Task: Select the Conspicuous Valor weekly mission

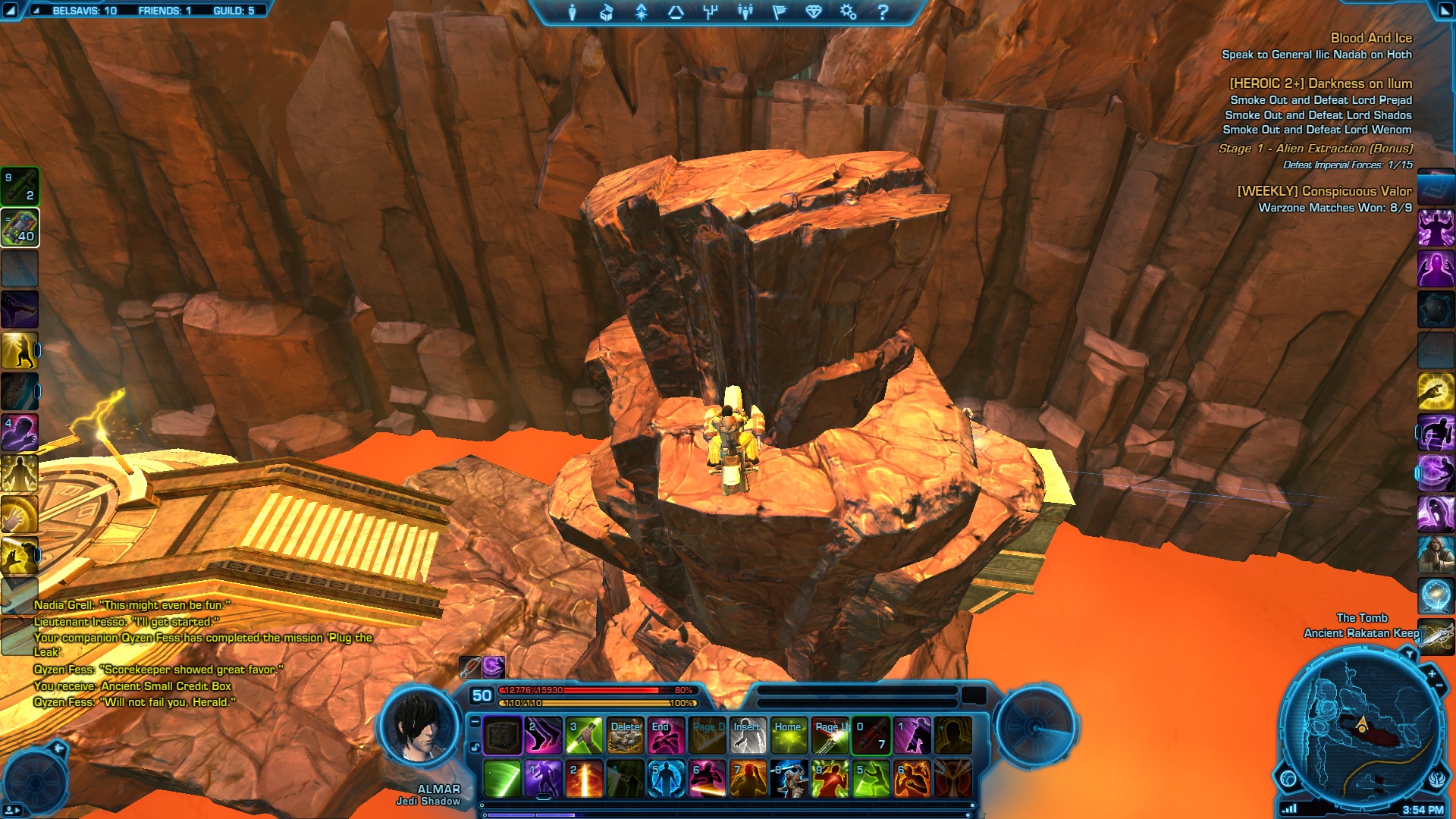Action: coord(1324,191)
